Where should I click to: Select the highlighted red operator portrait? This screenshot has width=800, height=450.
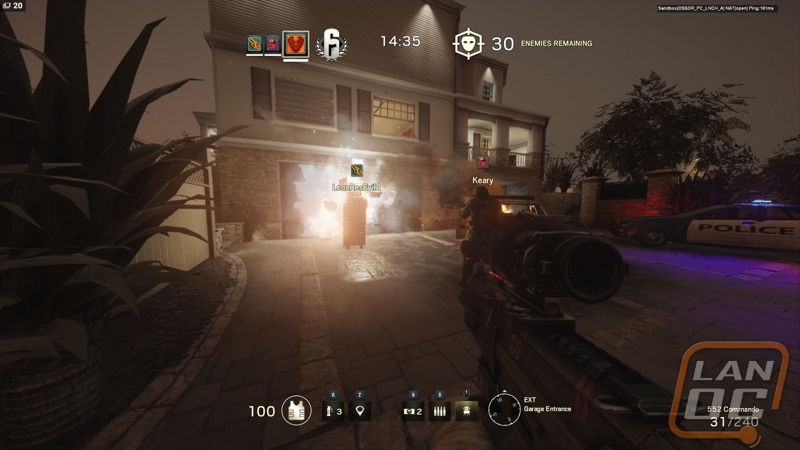coord(295,43)
